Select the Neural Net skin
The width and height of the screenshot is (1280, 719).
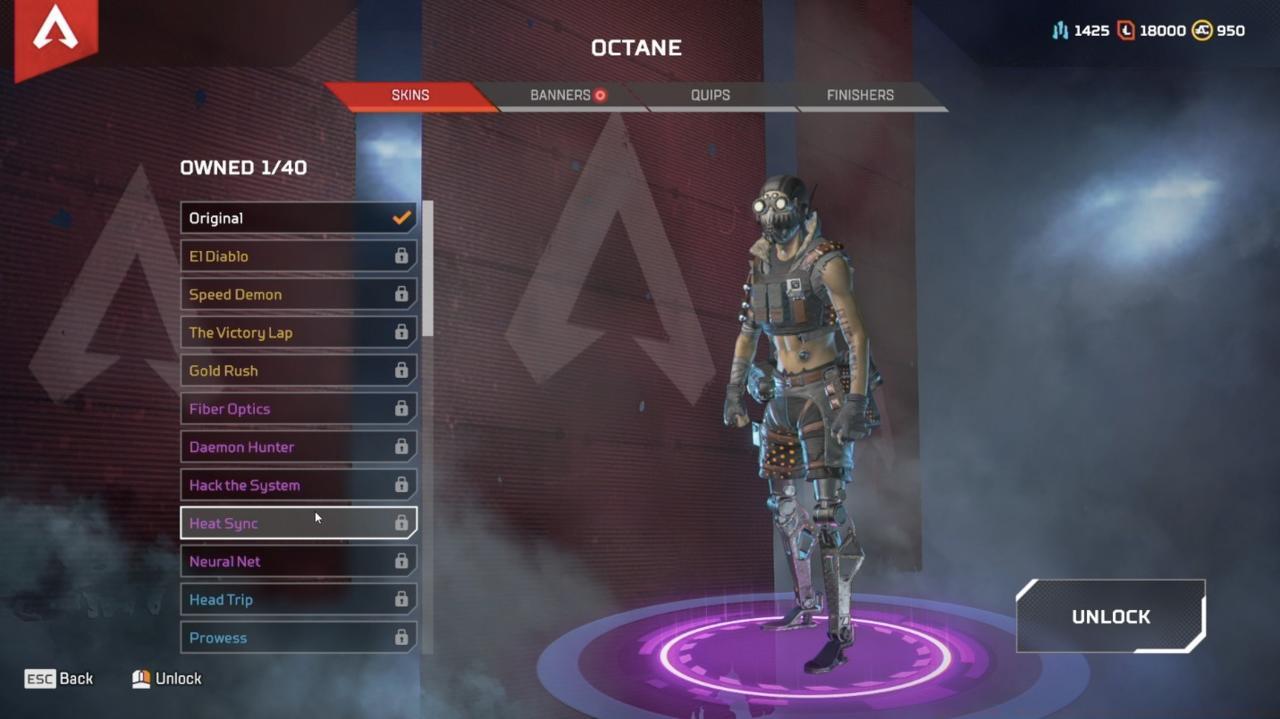(x=298, y=561)
